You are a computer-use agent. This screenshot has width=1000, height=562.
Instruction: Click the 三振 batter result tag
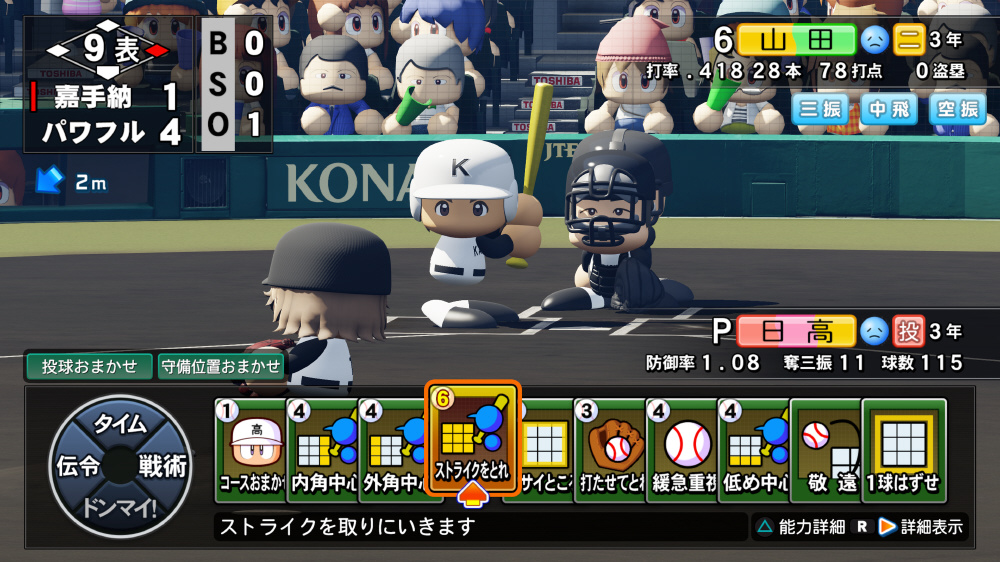point(821,110)
